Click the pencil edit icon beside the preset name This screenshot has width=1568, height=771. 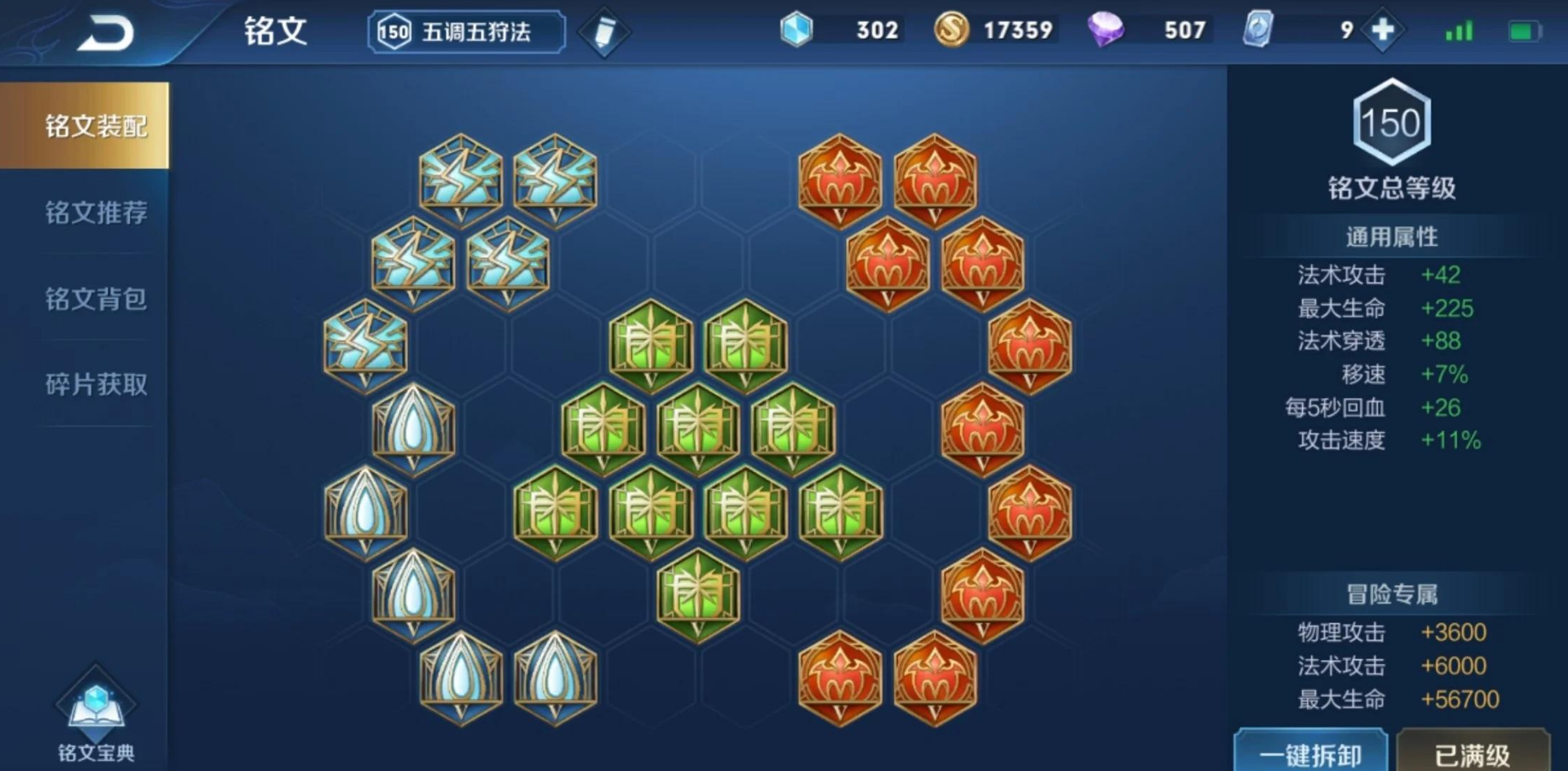click(603, 31)
